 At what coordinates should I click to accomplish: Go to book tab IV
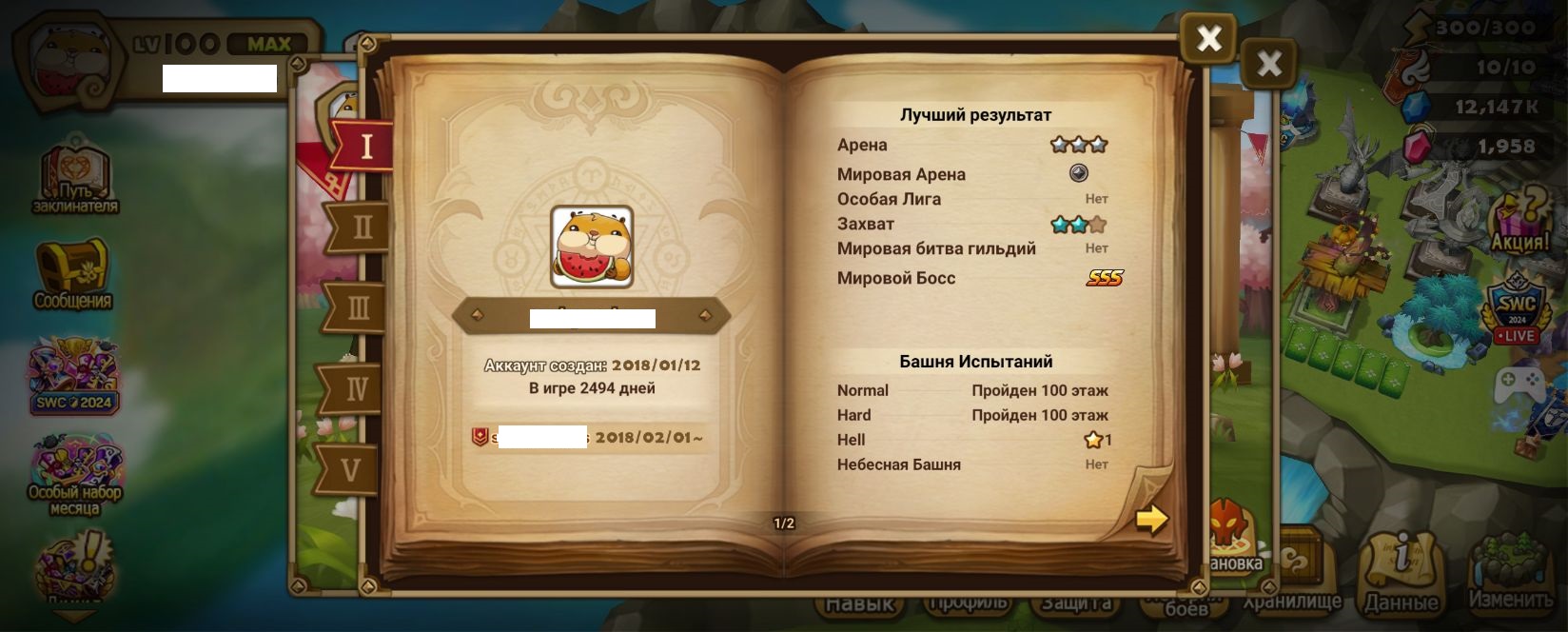[356, 388]
